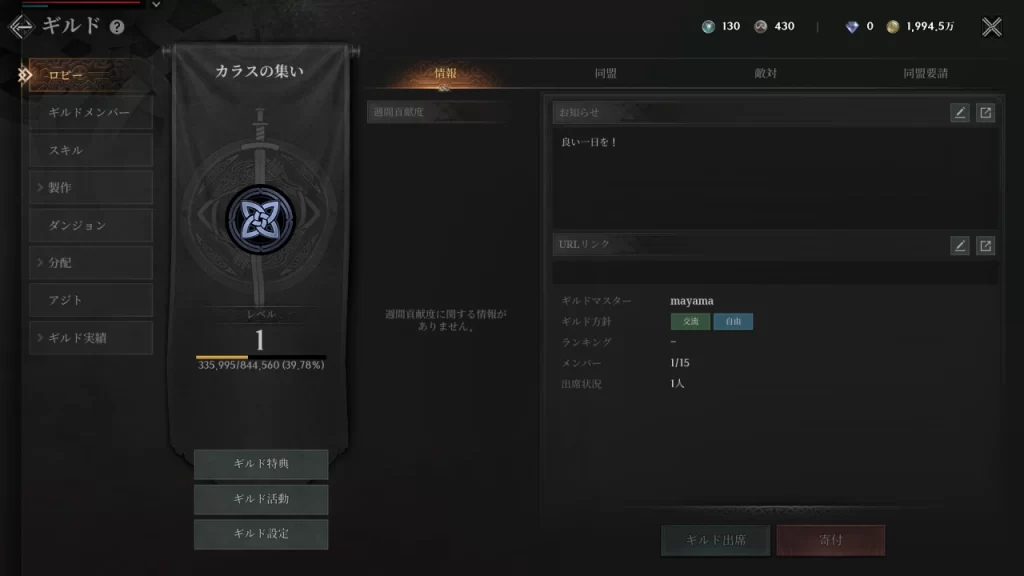This screenshot has width=1024, height=576.
Task: Expand the 製作 menu entry
Action: click(x=90, y=187)
